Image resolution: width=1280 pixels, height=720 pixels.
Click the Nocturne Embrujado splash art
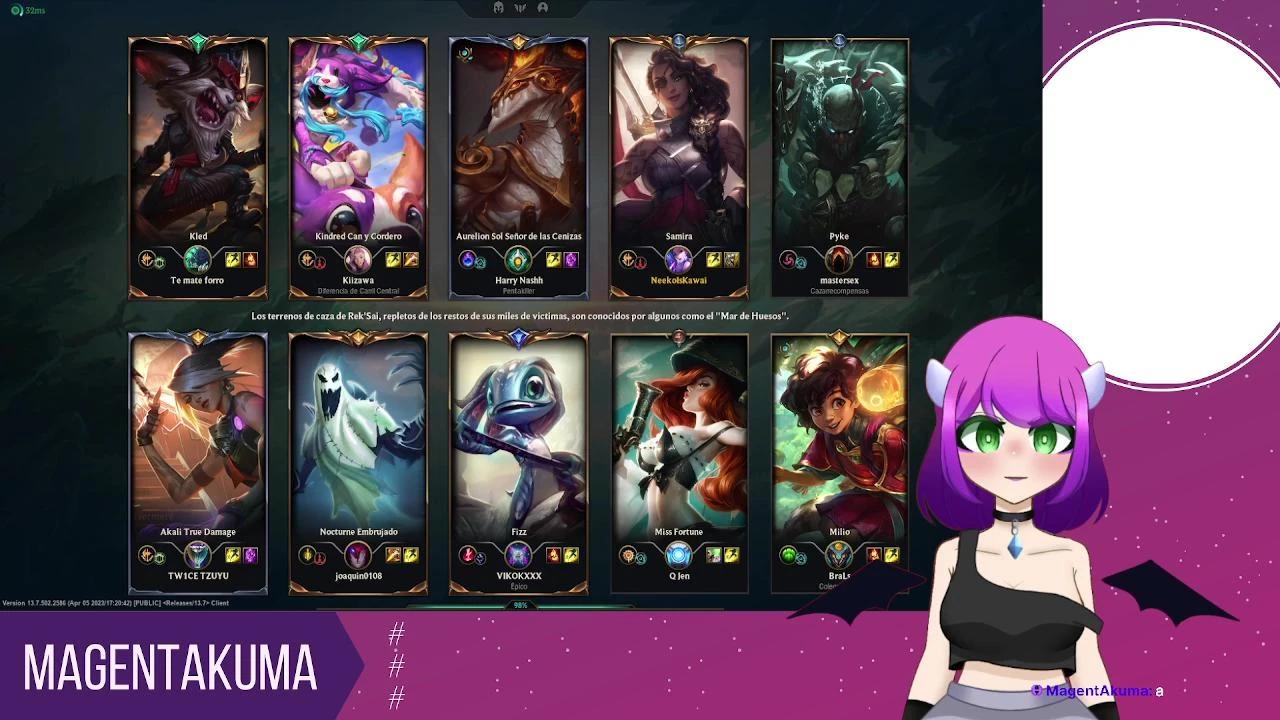(358, 430)
